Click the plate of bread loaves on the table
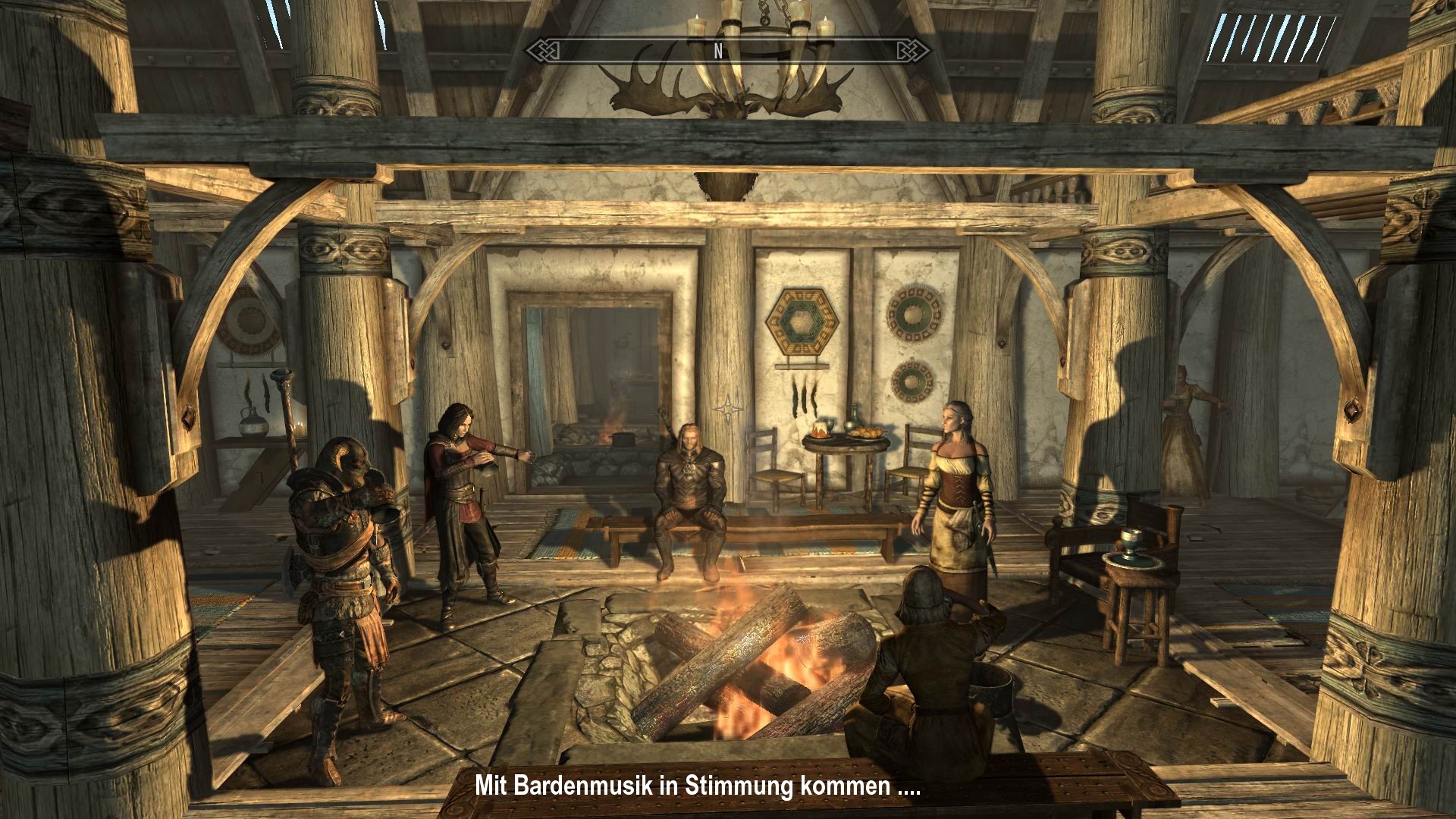The width and height of the screenshot is (1456, 819). [867, 434]
